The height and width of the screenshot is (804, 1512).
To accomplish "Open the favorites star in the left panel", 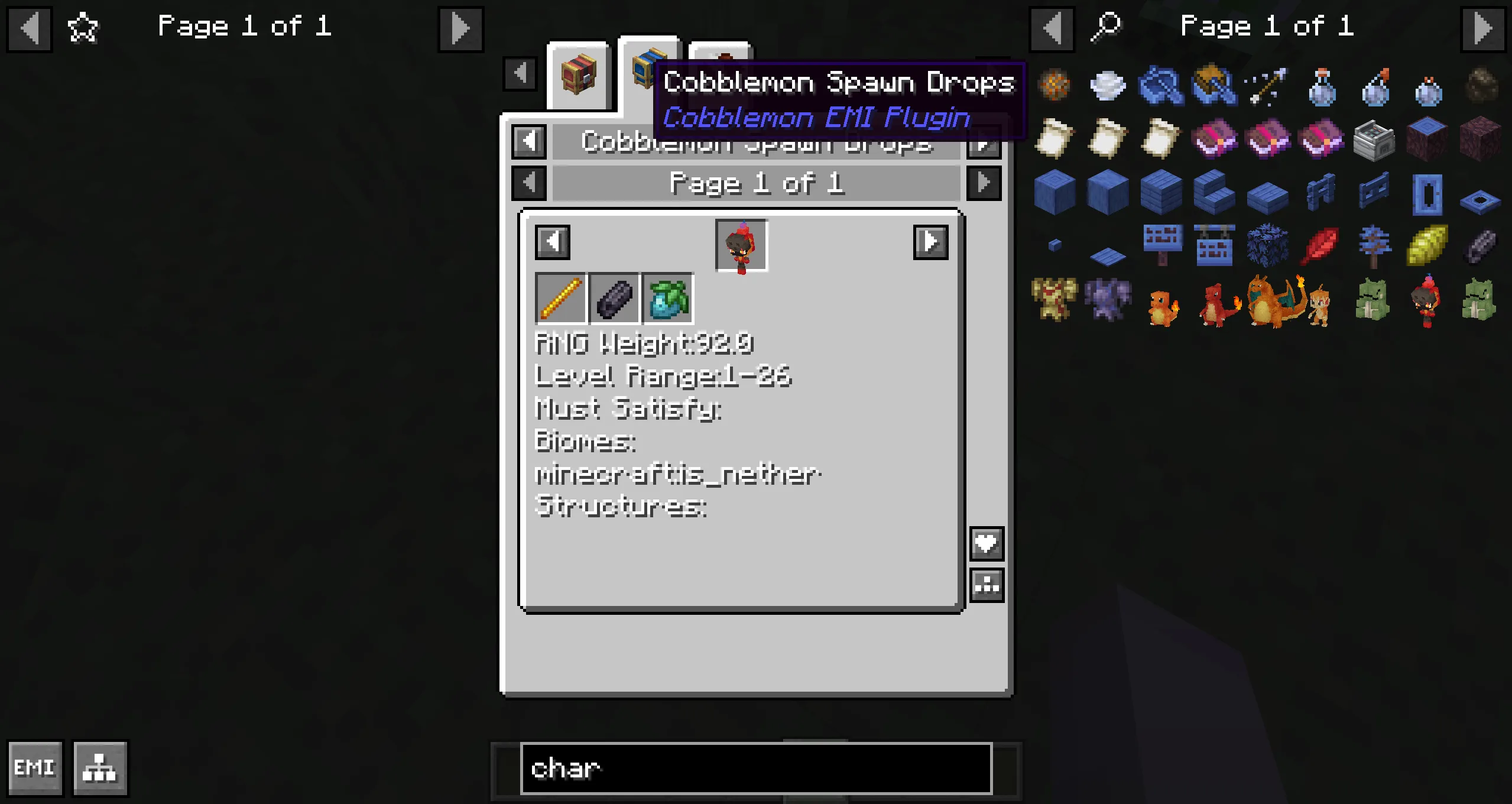I will coord(82,28).
